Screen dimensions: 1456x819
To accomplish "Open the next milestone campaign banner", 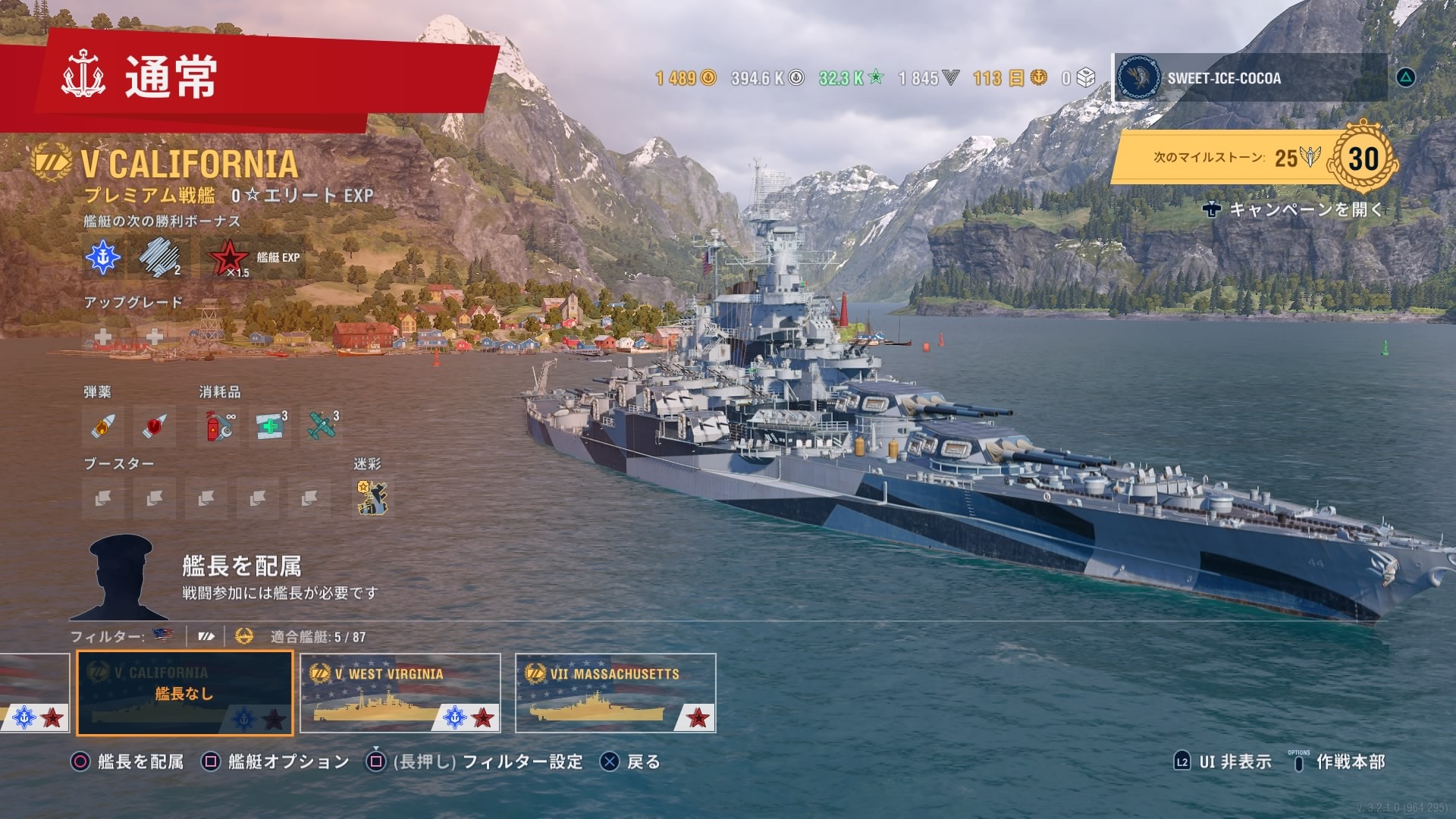I will pyautogui.click(x=1251, y=158).
